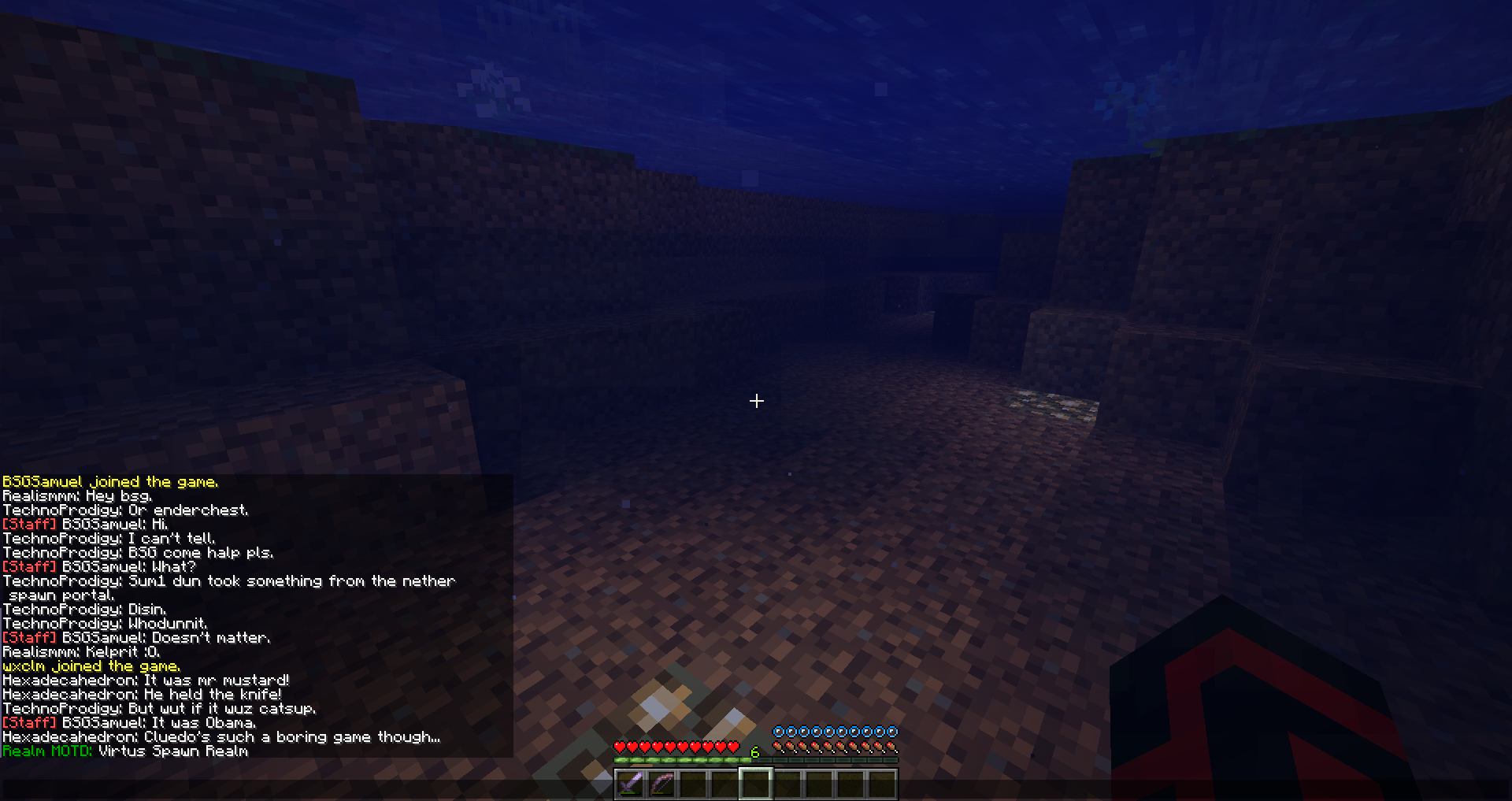Click the first red heart in the health bar

[x=621, y=747]
